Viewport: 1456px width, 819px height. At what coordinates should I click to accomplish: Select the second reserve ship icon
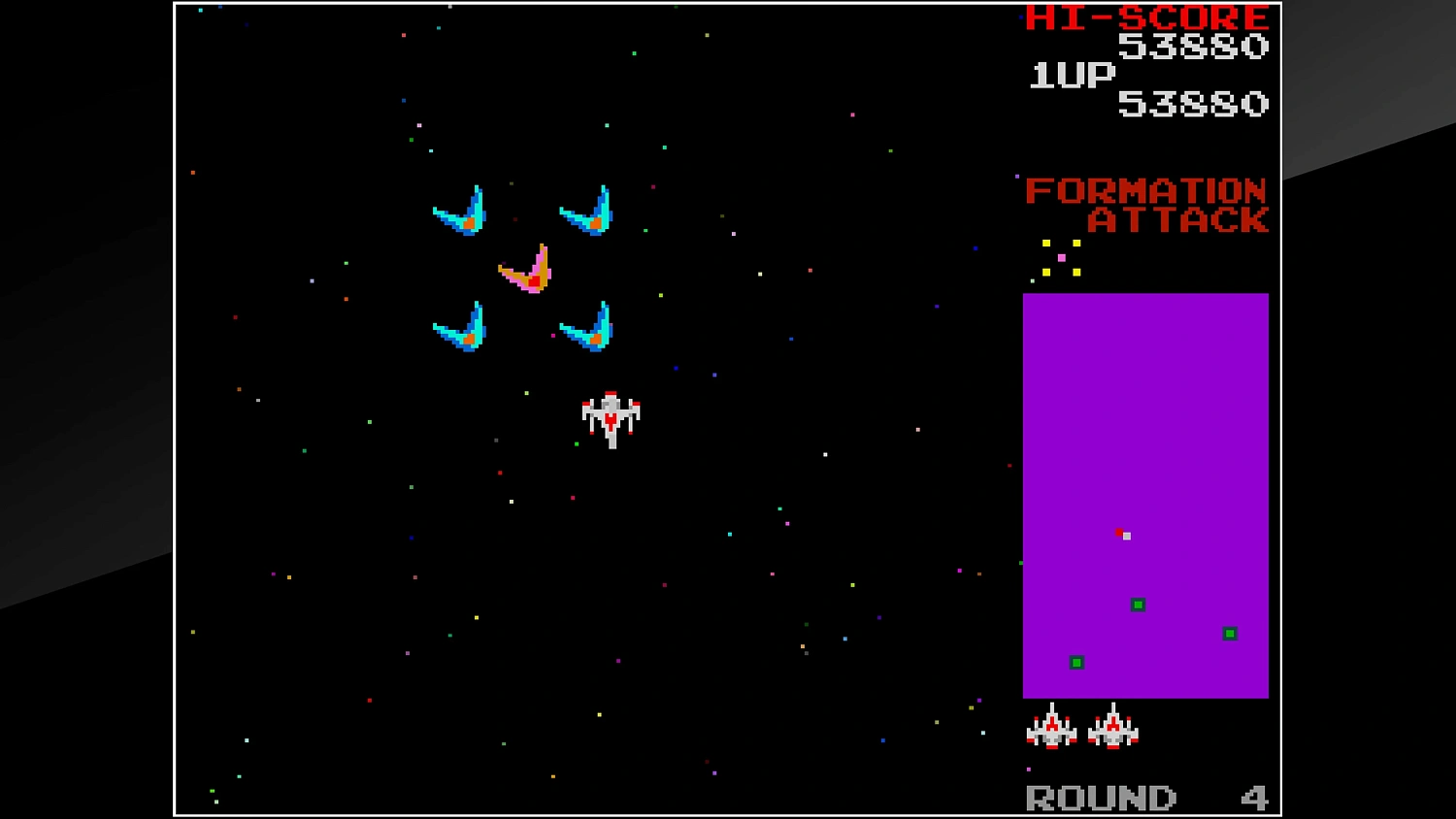pos(1114,730)
